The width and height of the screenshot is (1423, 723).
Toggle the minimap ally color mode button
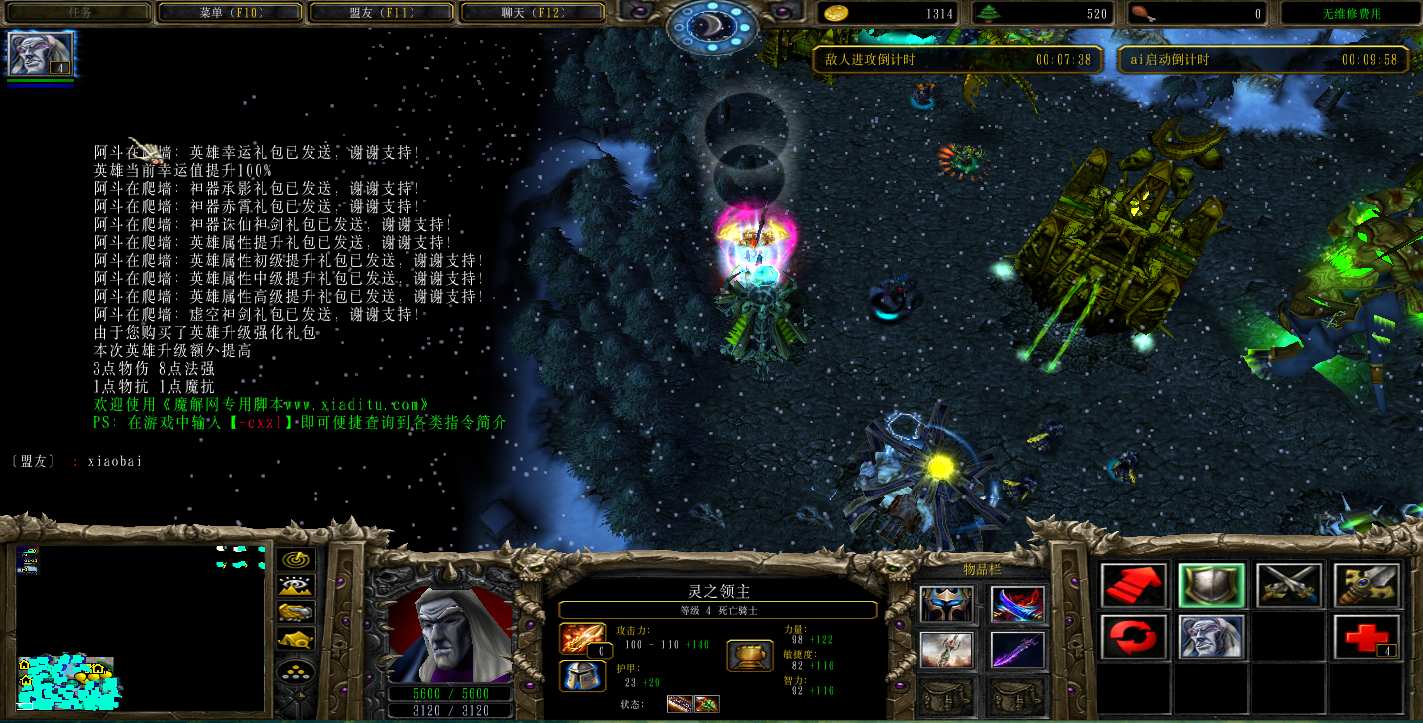tap(296, 613)
